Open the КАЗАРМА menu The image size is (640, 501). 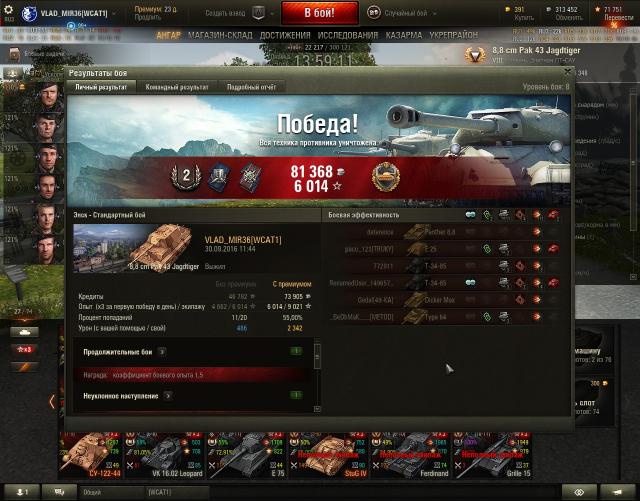407,35
